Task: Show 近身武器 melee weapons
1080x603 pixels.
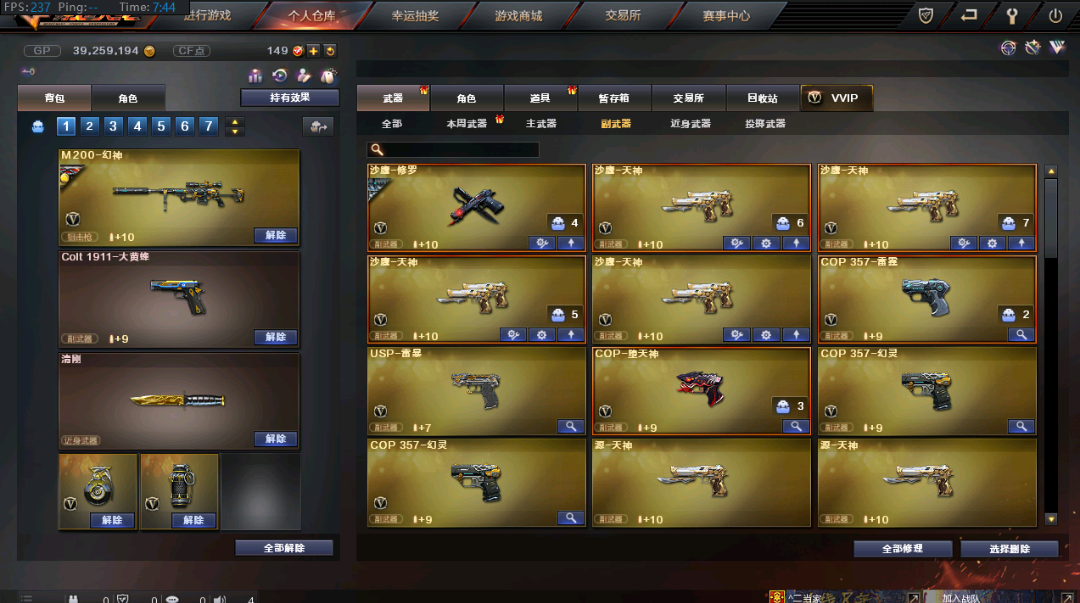Action: (x=690, y=124)
